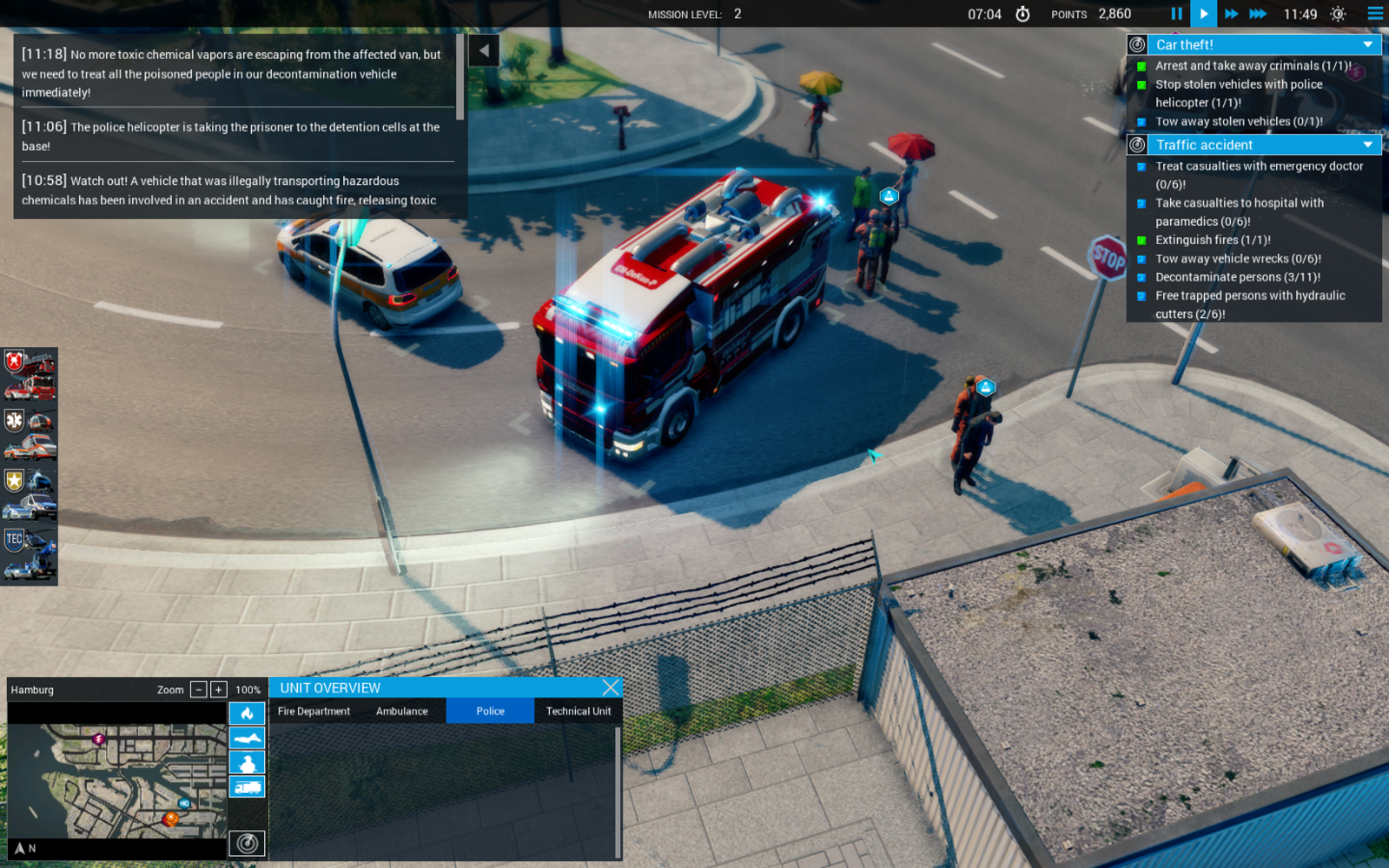Screen dimensions: 1389x868
Task: Switch to double fast-forward speed
Action: (1231, 14)
